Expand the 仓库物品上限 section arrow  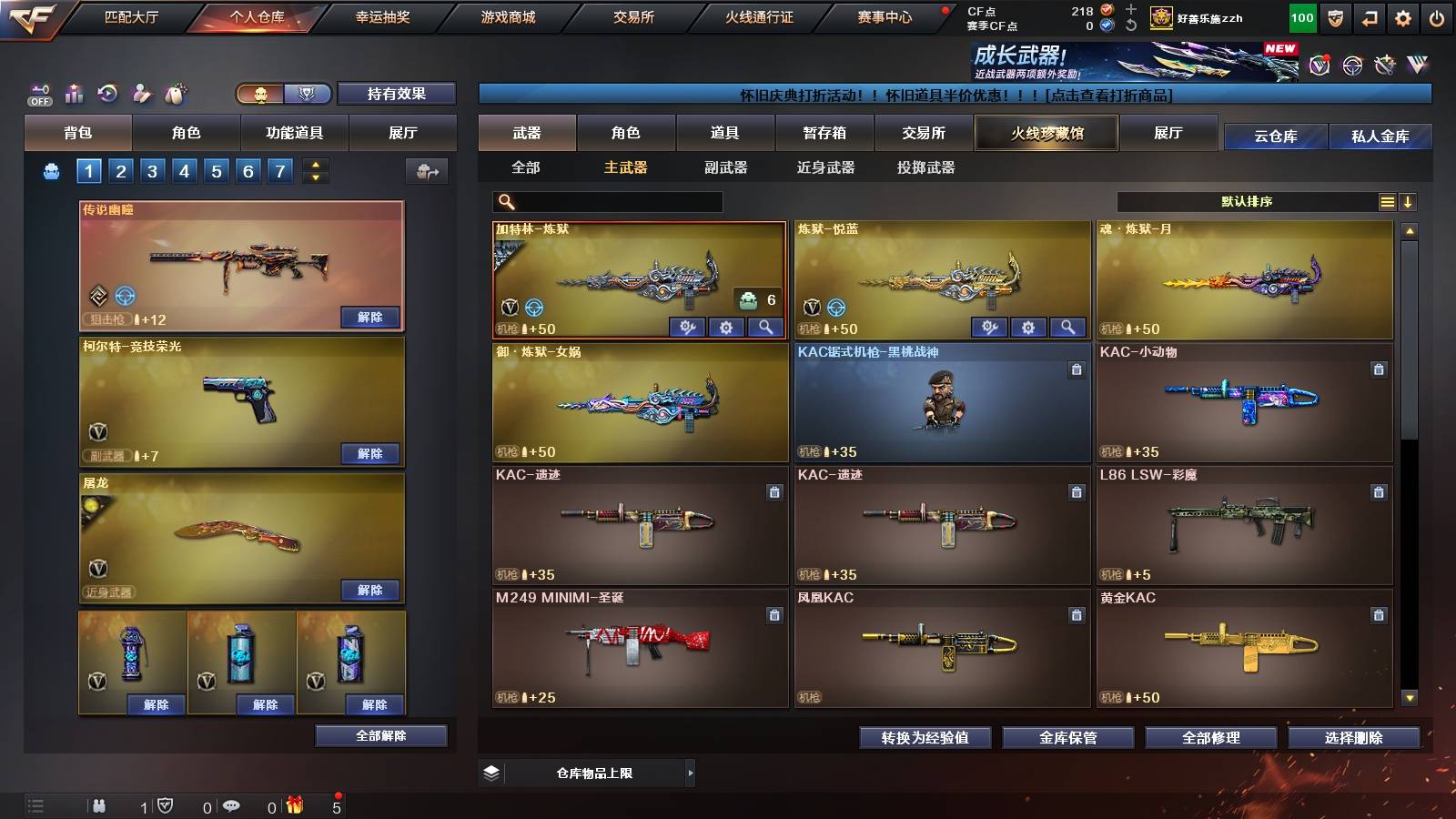(691, 773)
